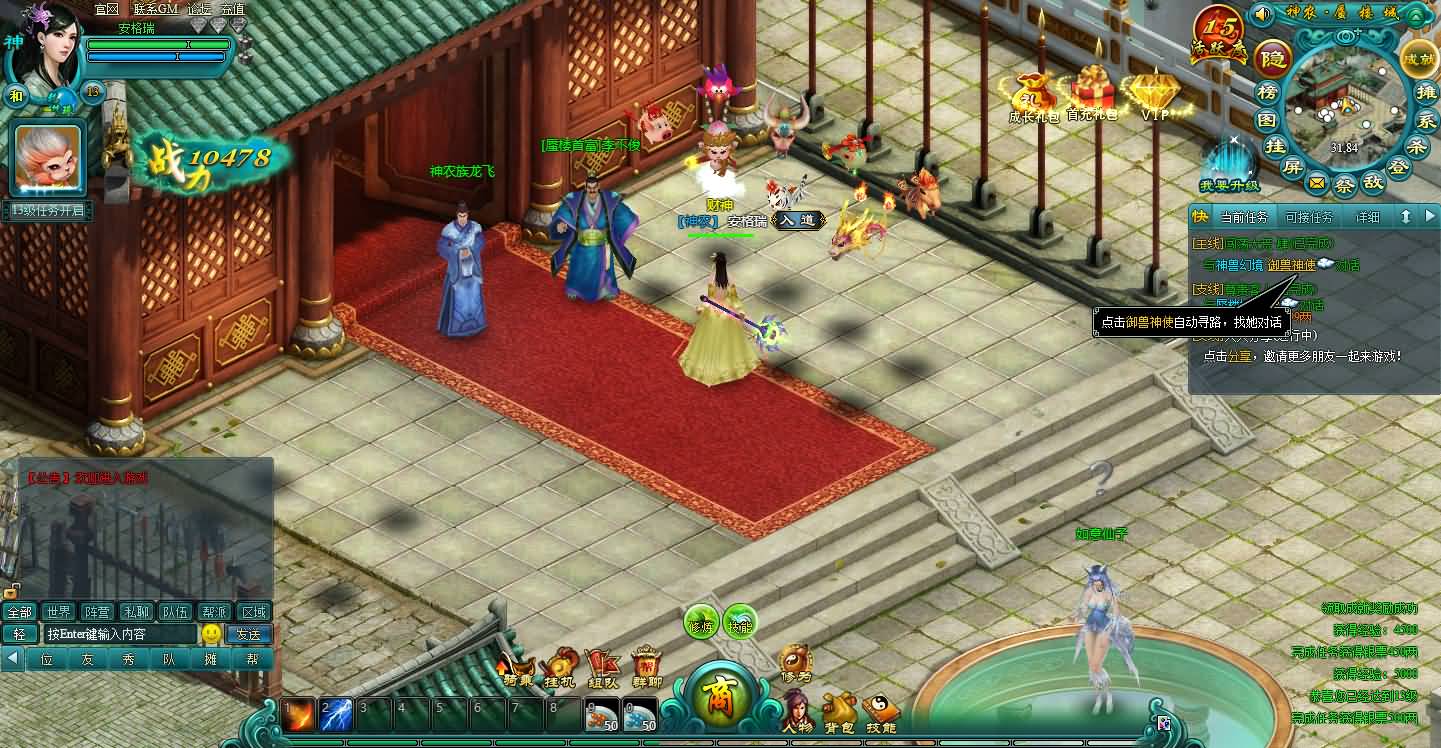Switch chat to the 世界 world channel

[58, 612]
